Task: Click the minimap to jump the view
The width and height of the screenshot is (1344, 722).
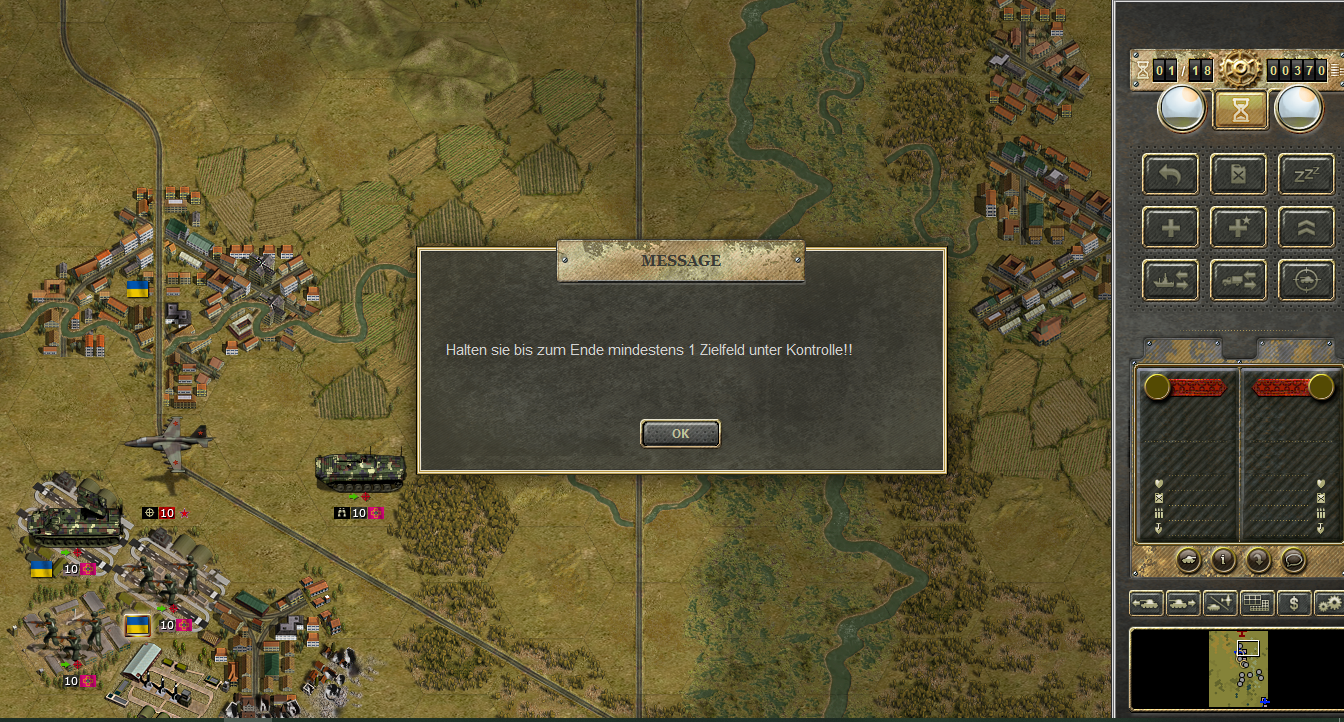Action: [x=1238, y=668]
